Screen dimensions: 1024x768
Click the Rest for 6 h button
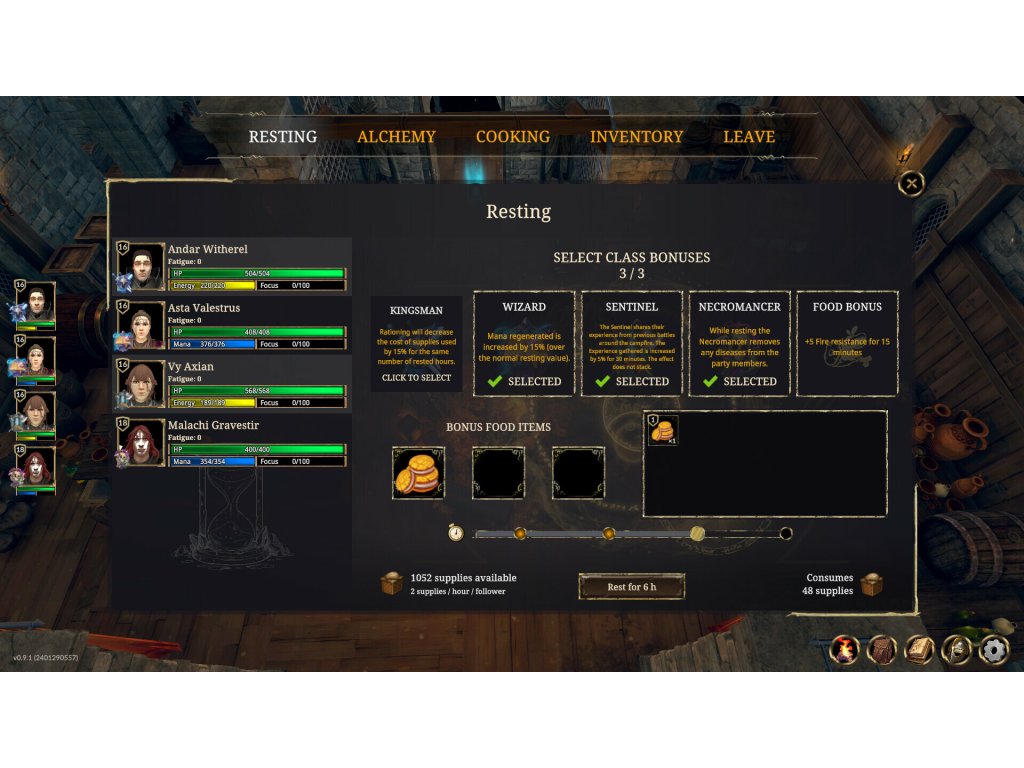click(632, 587)
